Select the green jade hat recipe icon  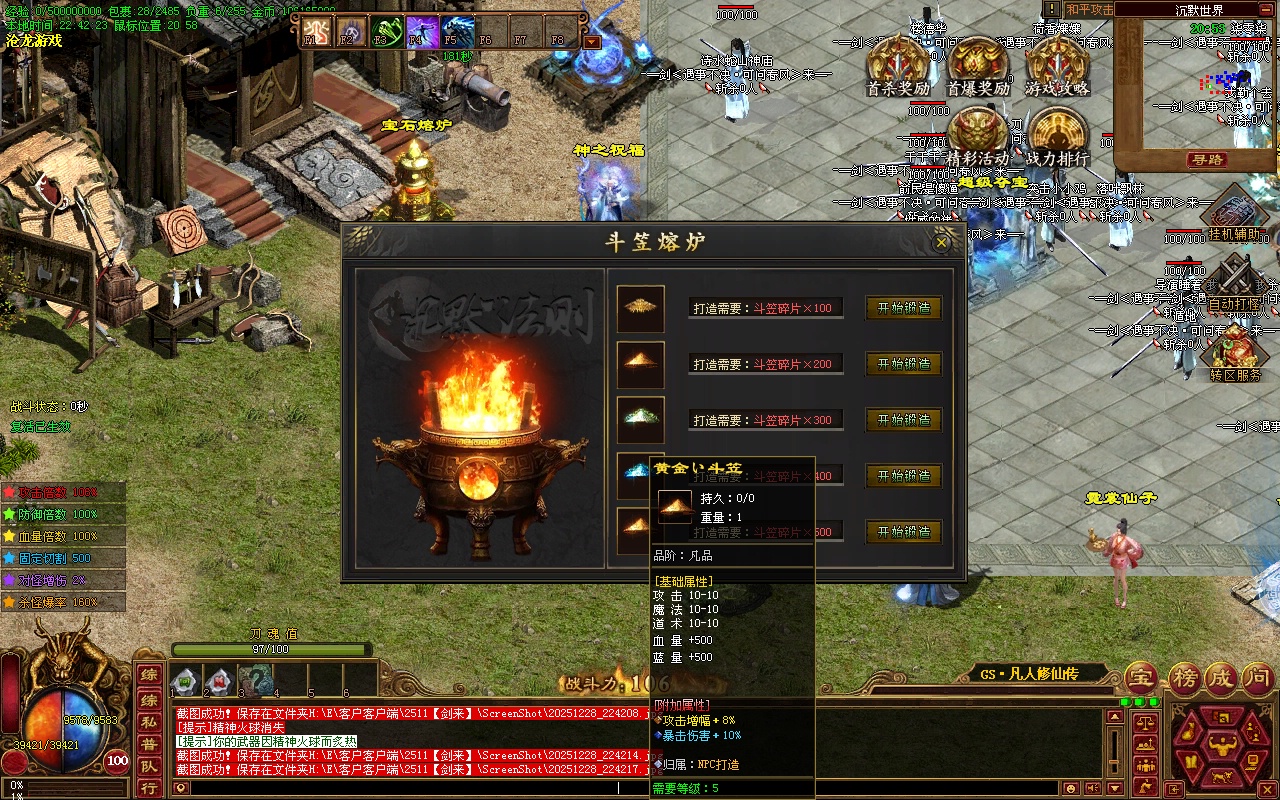click(x=640, y=420)
